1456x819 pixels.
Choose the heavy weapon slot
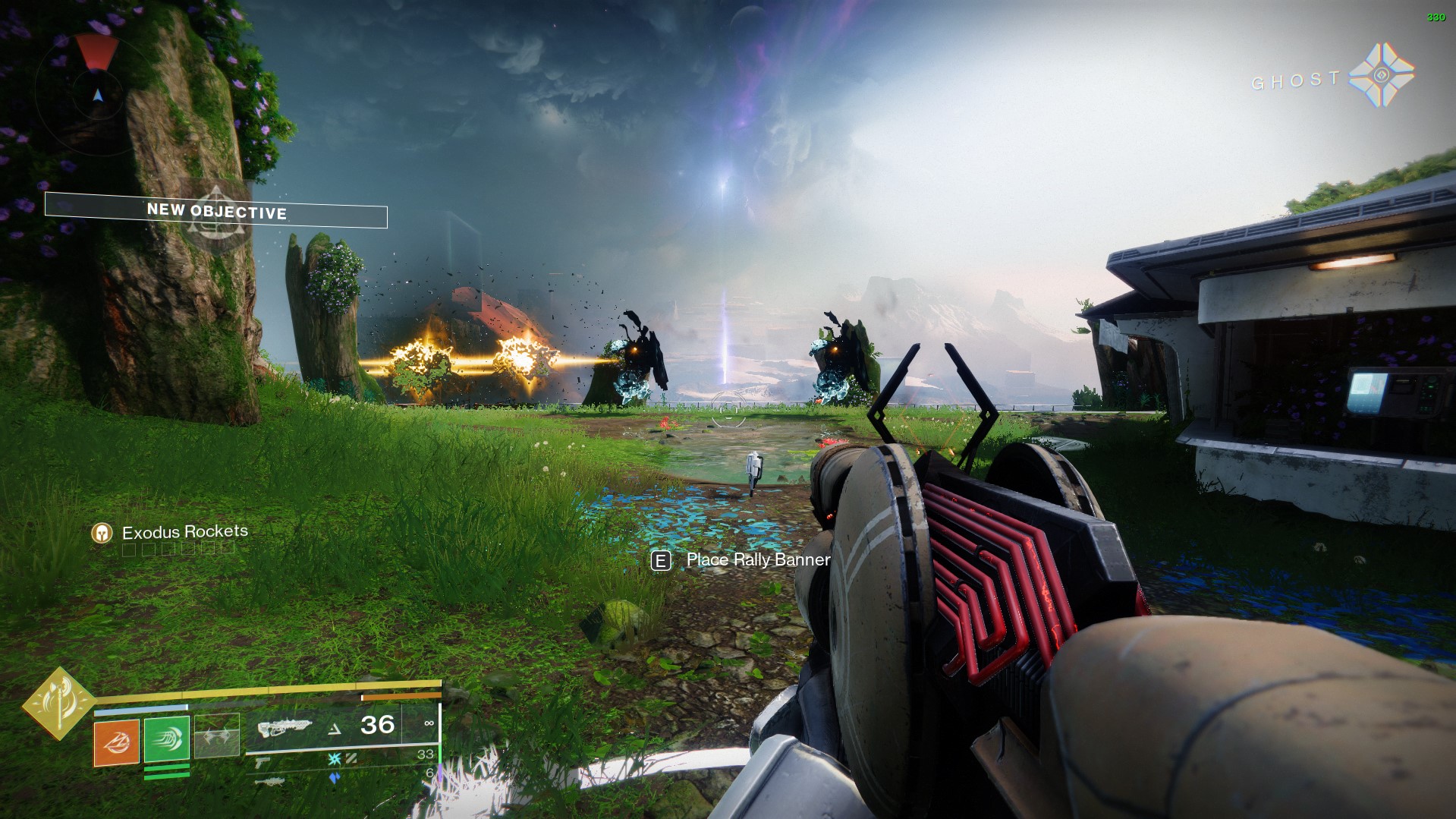(x=269, y=780)
